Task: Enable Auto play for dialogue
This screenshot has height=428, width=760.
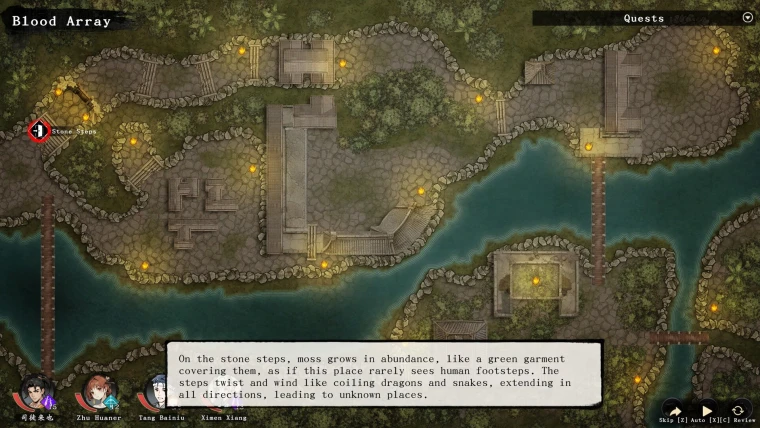Action: click(x=706, y=410)
